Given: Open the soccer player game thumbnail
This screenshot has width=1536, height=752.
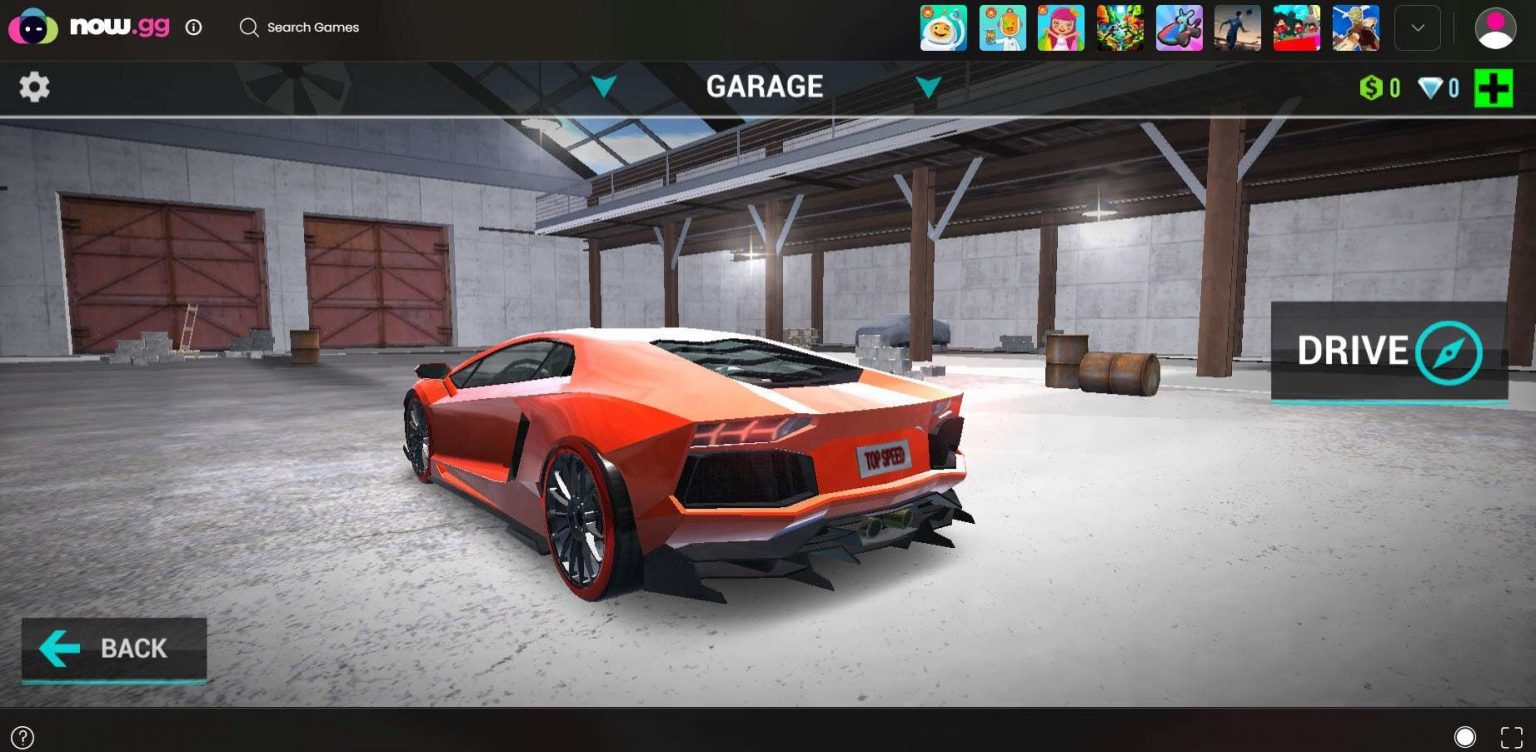Looking at the screenshot, I should tap(1237, 27).
